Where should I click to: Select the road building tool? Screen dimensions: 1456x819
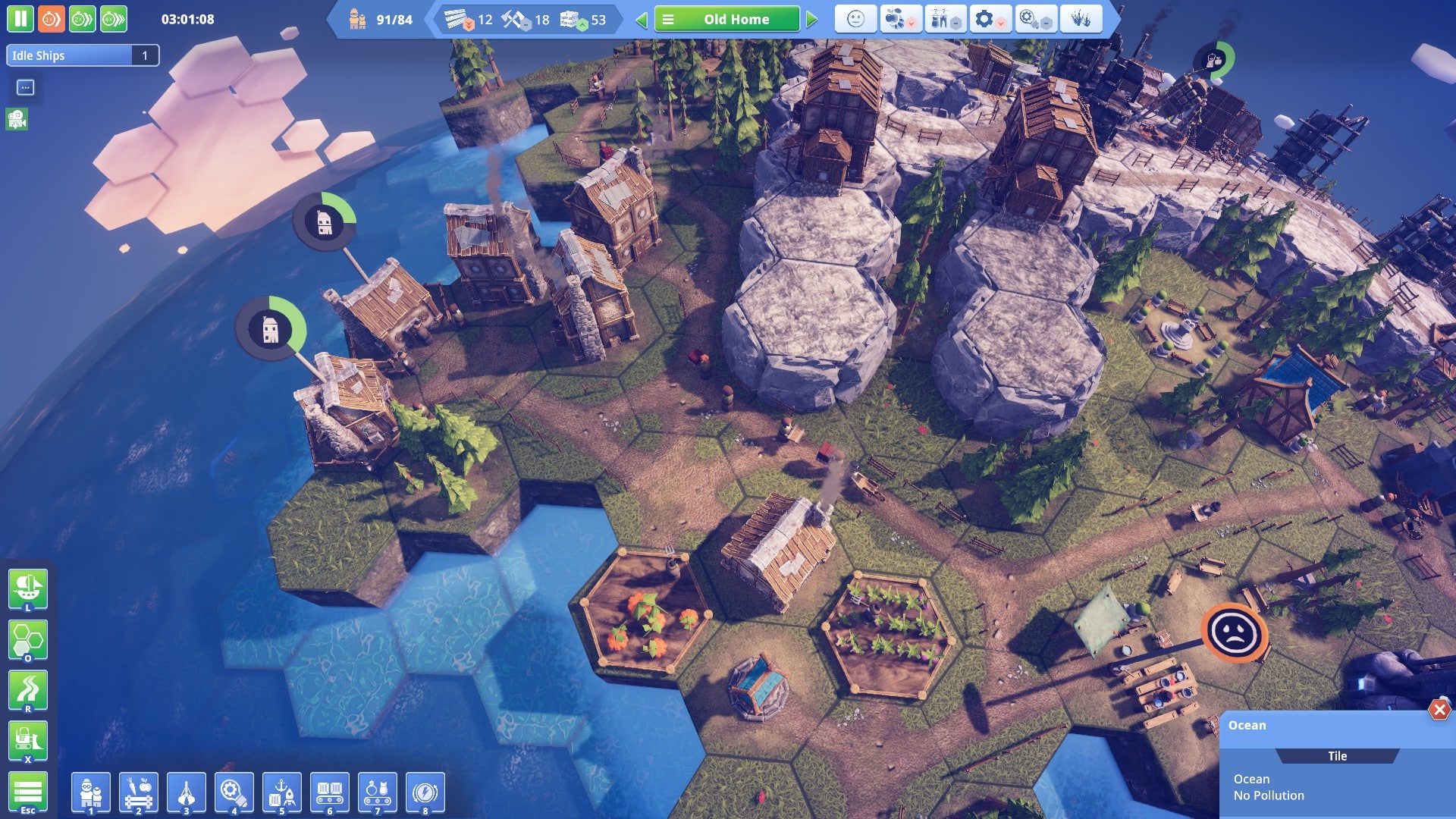(x=28, y=690)
